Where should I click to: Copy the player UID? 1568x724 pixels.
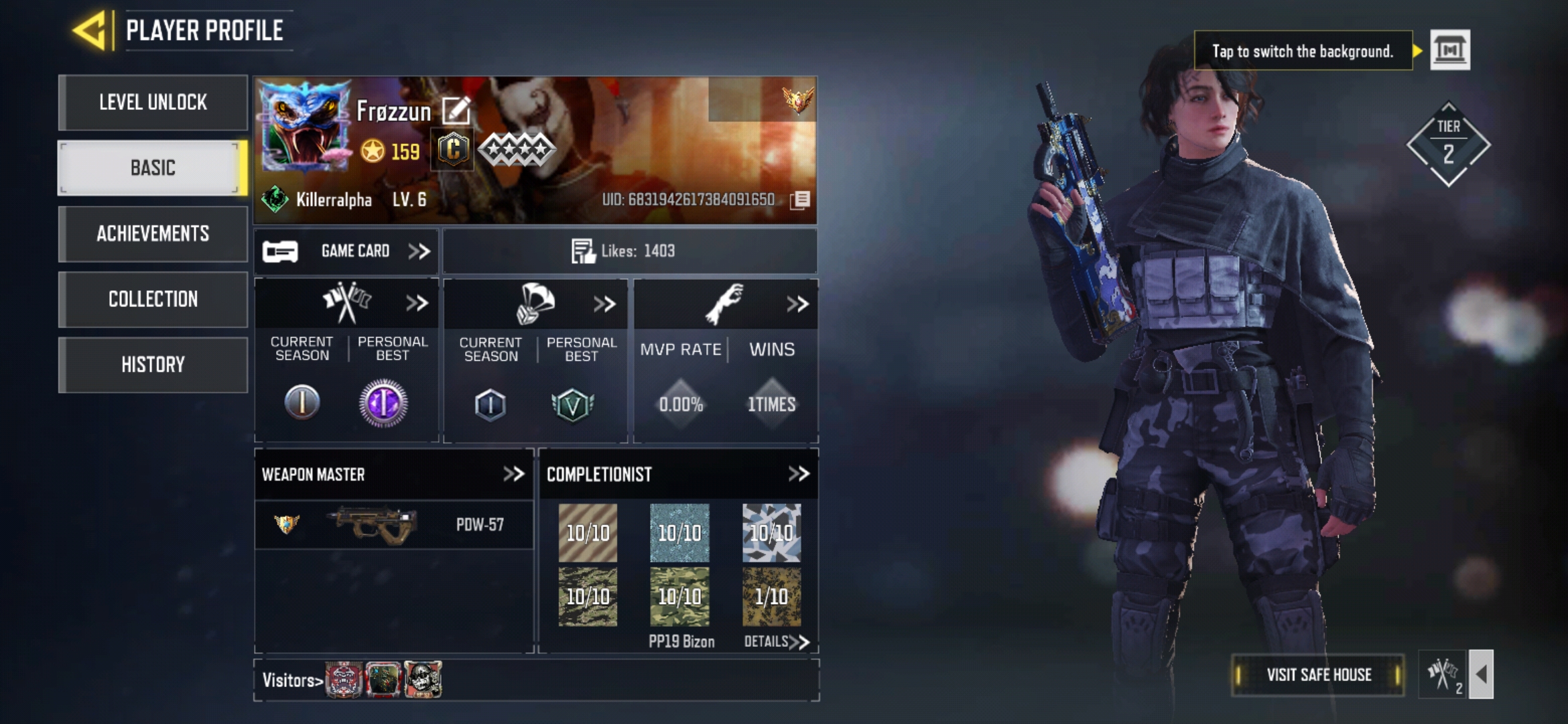(x=800, y=200)
